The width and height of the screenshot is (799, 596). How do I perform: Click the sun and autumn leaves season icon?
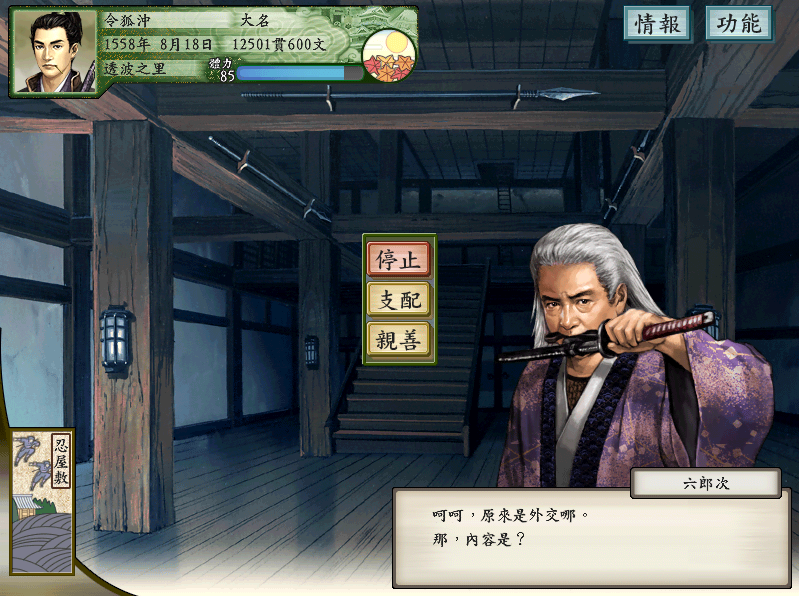pyautogui.click(x=388, y=55)
